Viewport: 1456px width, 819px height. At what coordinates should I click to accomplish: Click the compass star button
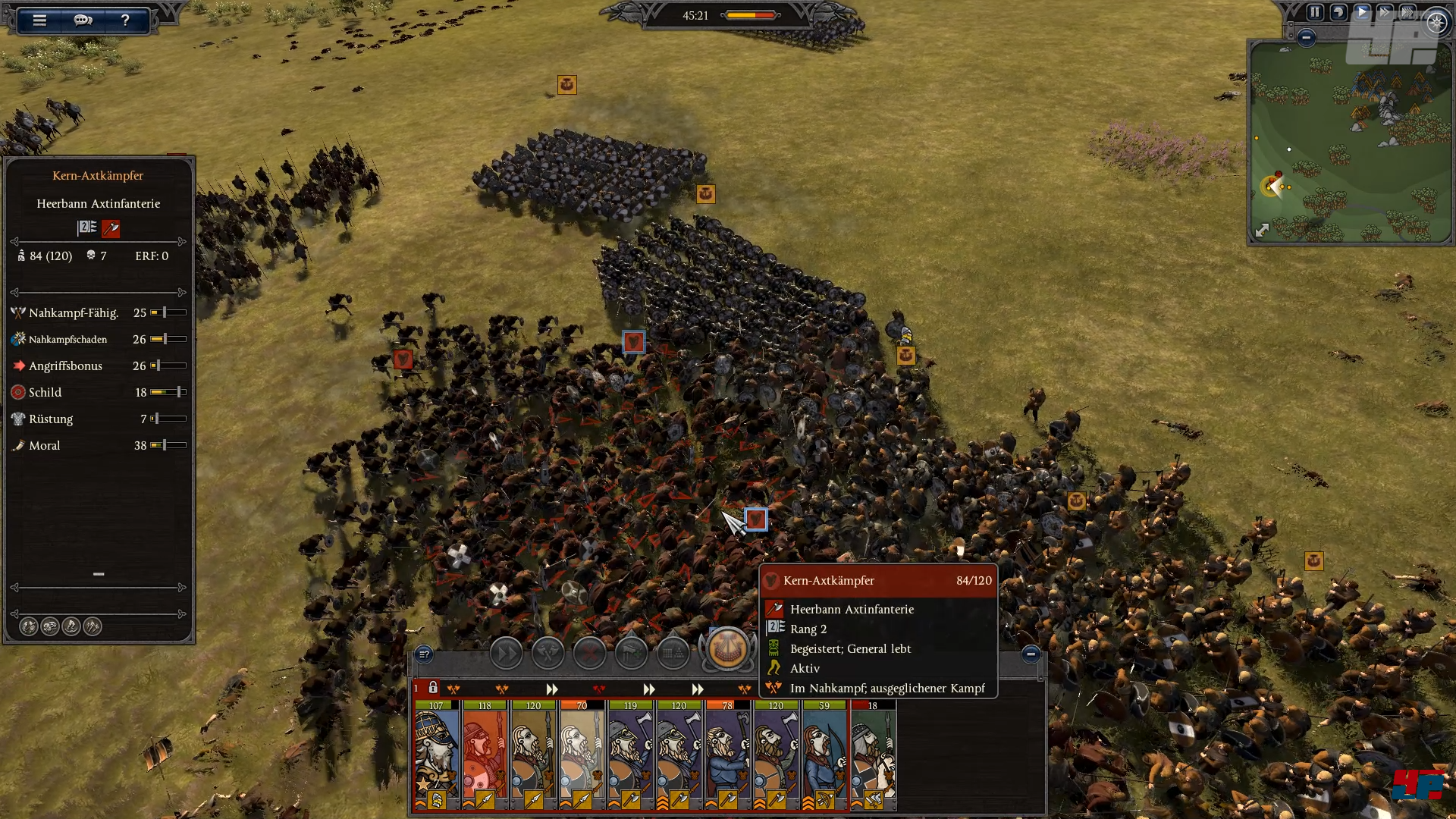[1436, 23]
